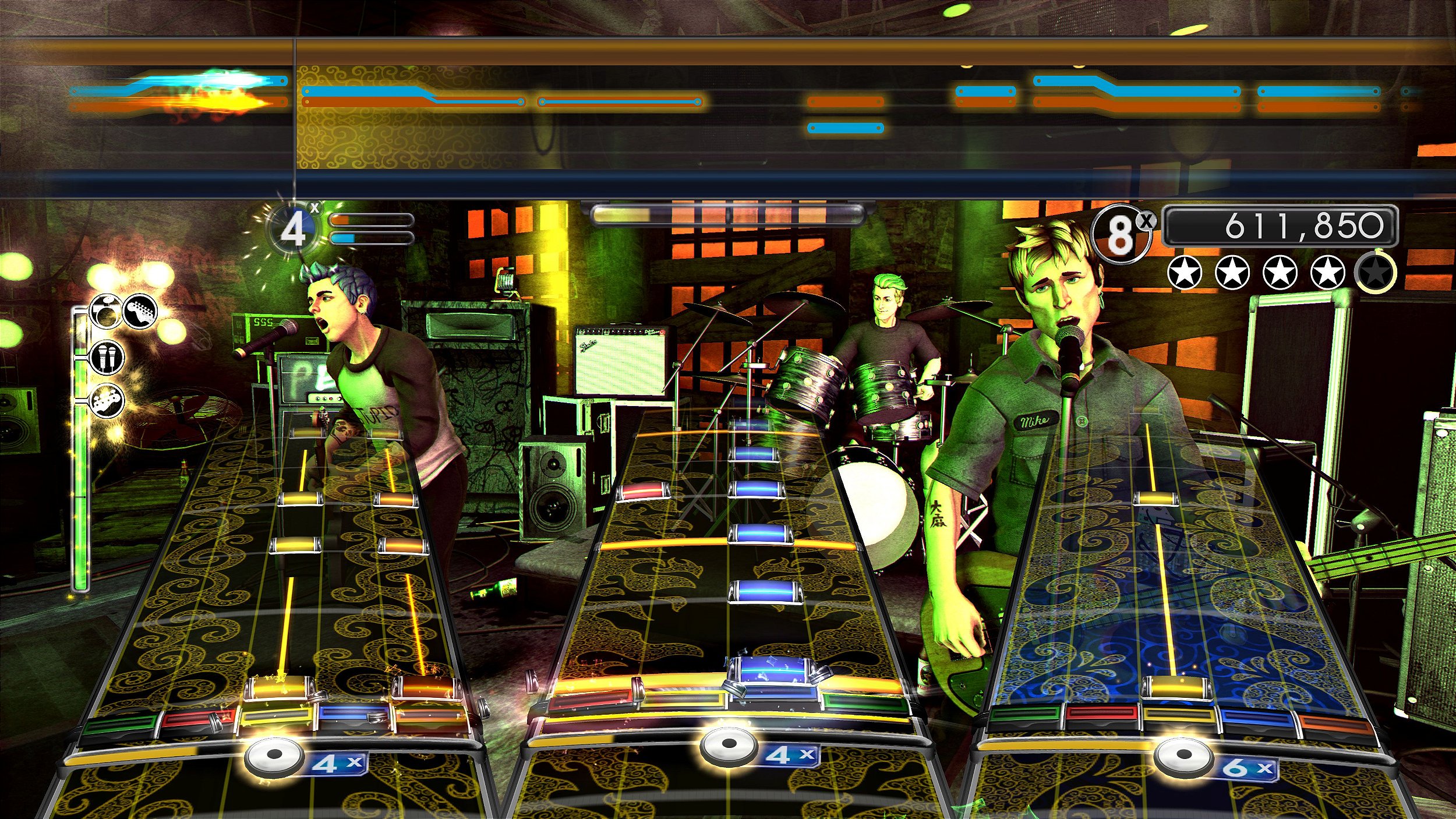This screenshot has height=819, width=1456.
Task: Select the drums instrument icon on band meter
Action: (x=105, y=312)
